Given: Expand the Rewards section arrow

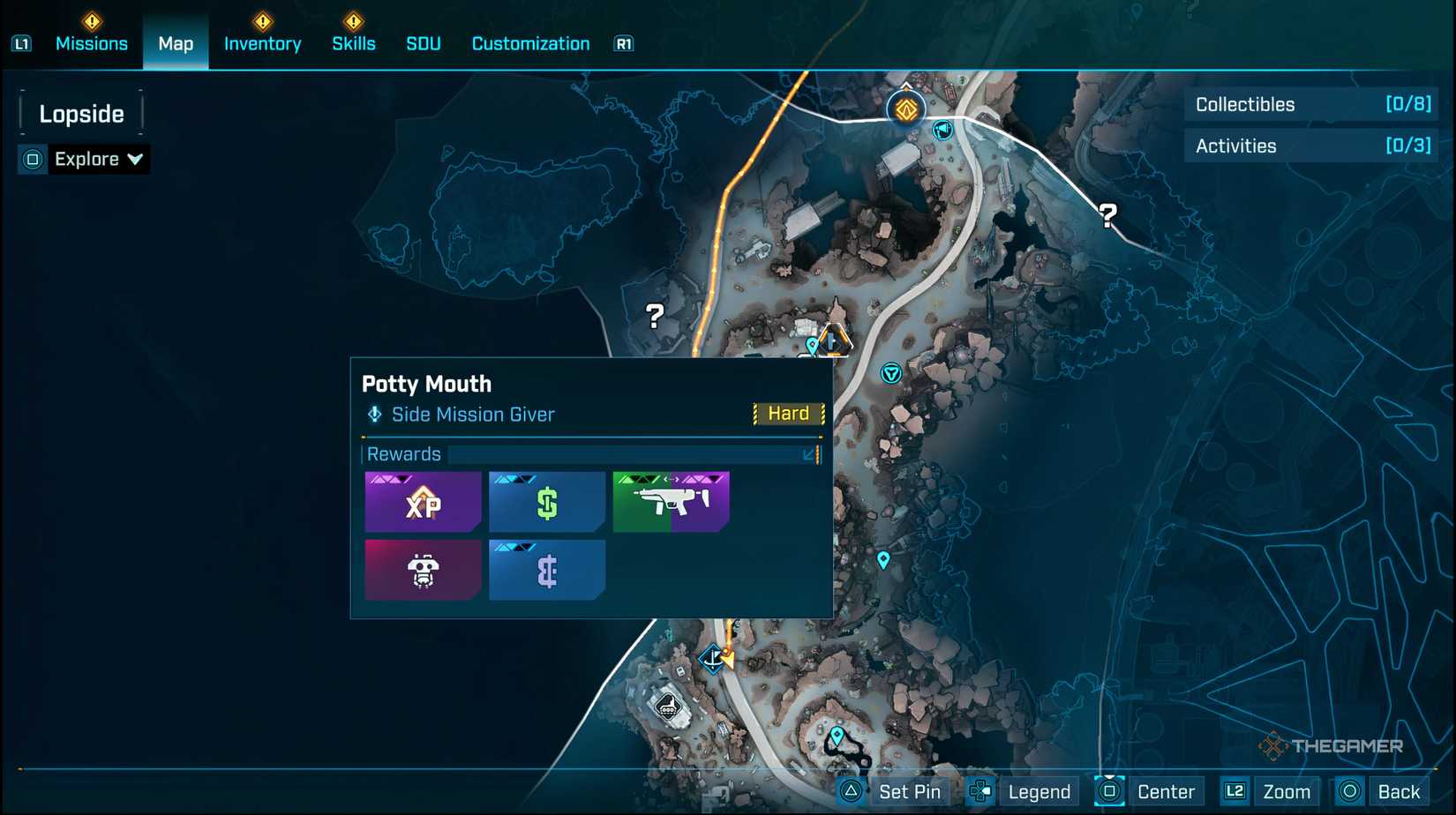Looking at the screenshot, I should pyautogui.click(x=808, y=454).
